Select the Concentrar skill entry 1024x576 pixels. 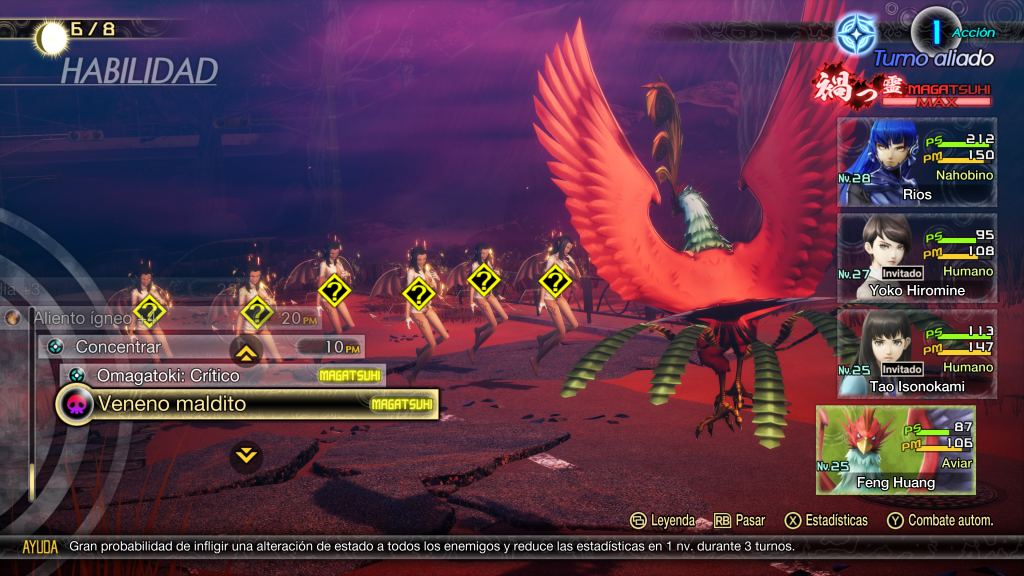(201, 347)
